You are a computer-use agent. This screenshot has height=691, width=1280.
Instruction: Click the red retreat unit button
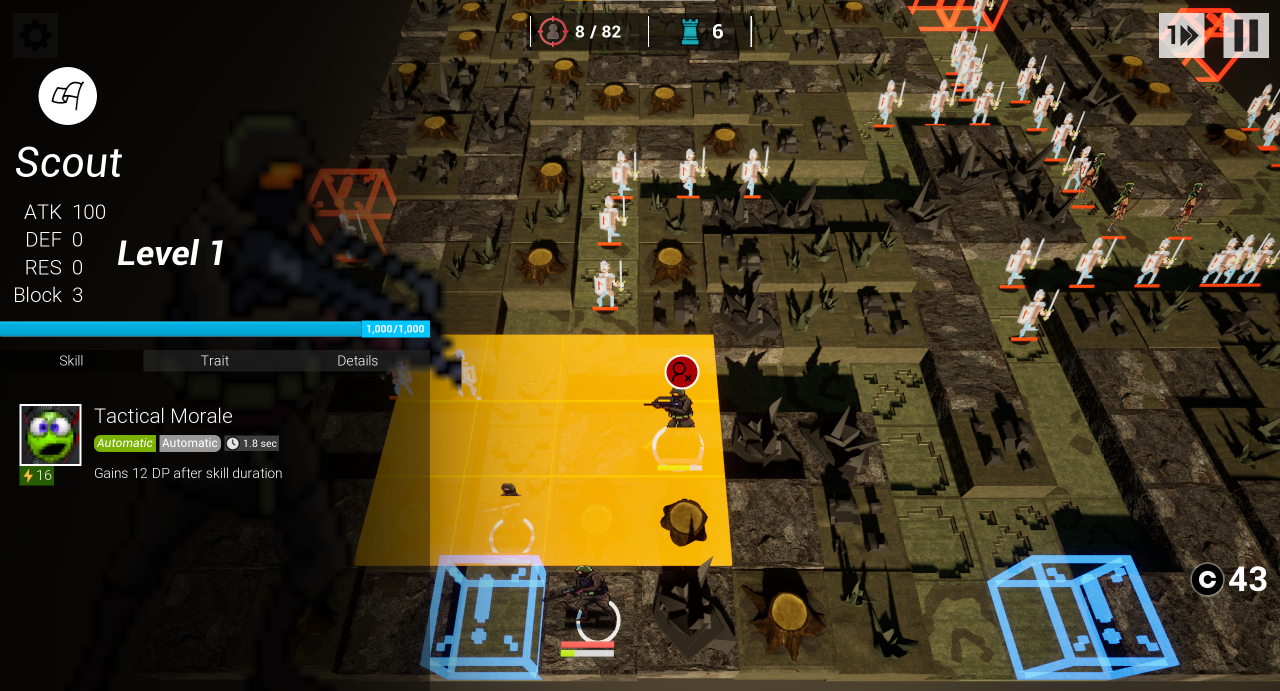click(x=681, y=372)
